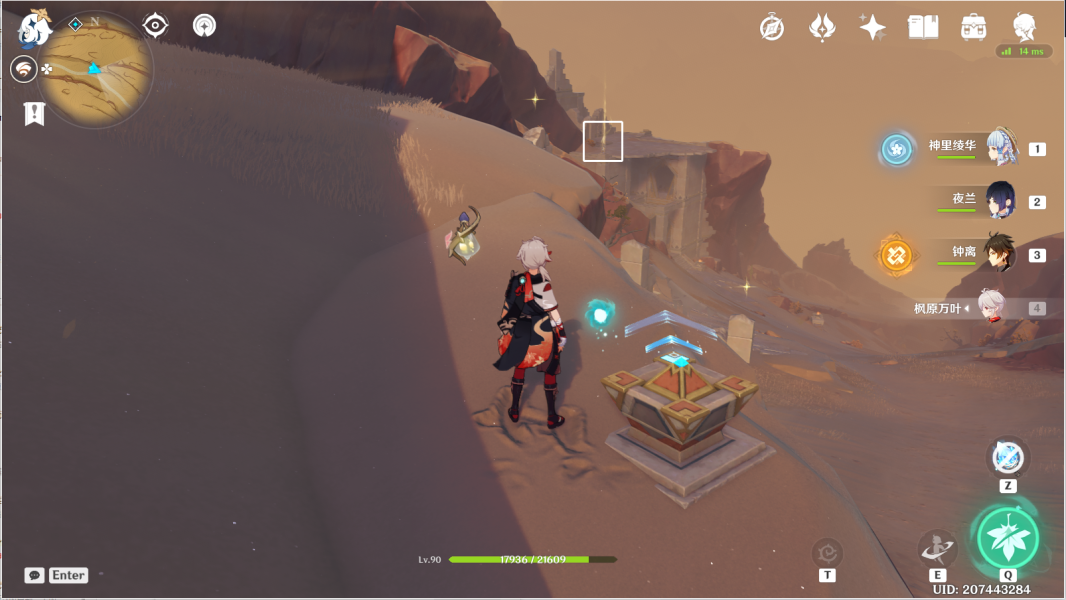The height and width of the screenshot is (600, 1066).
Task: Open the quest log bookmark icon
Action: tap(34, 113)
